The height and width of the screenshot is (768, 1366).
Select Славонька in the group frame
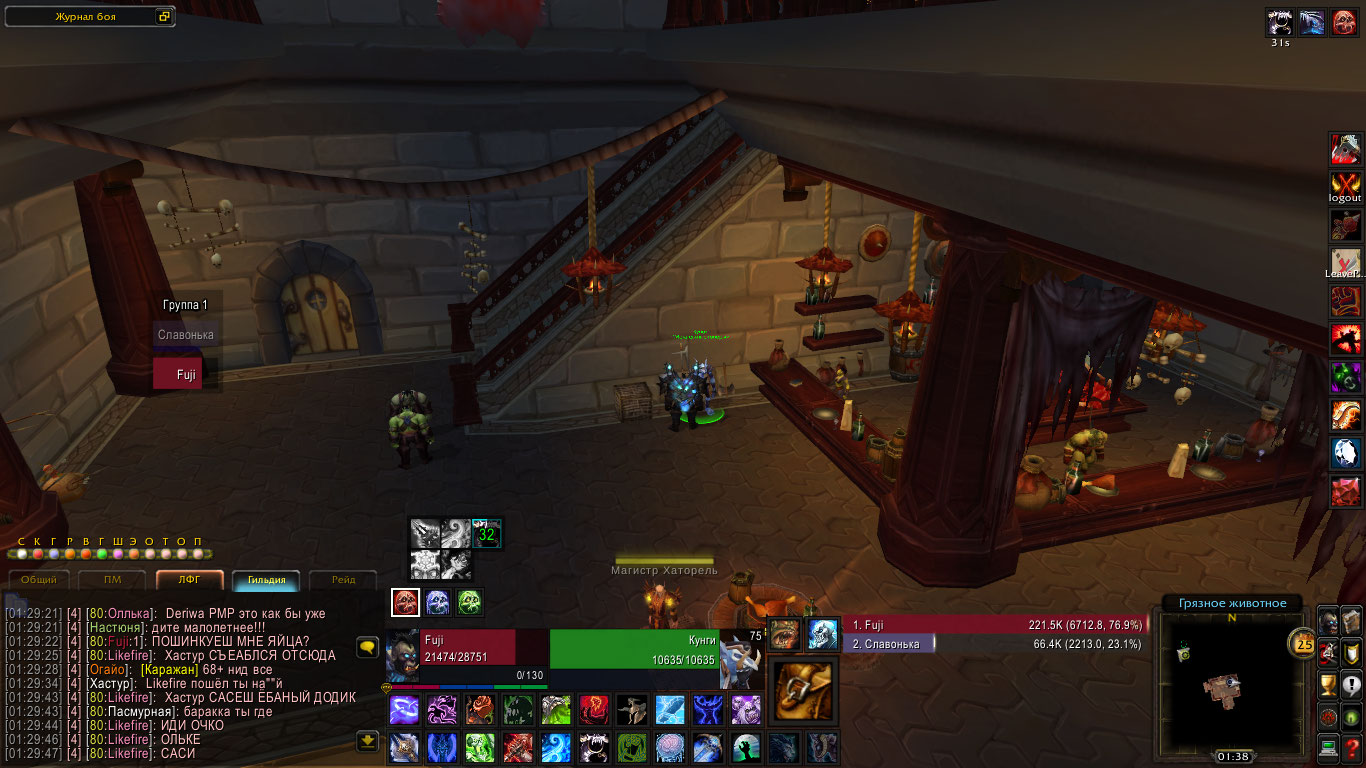186,335
